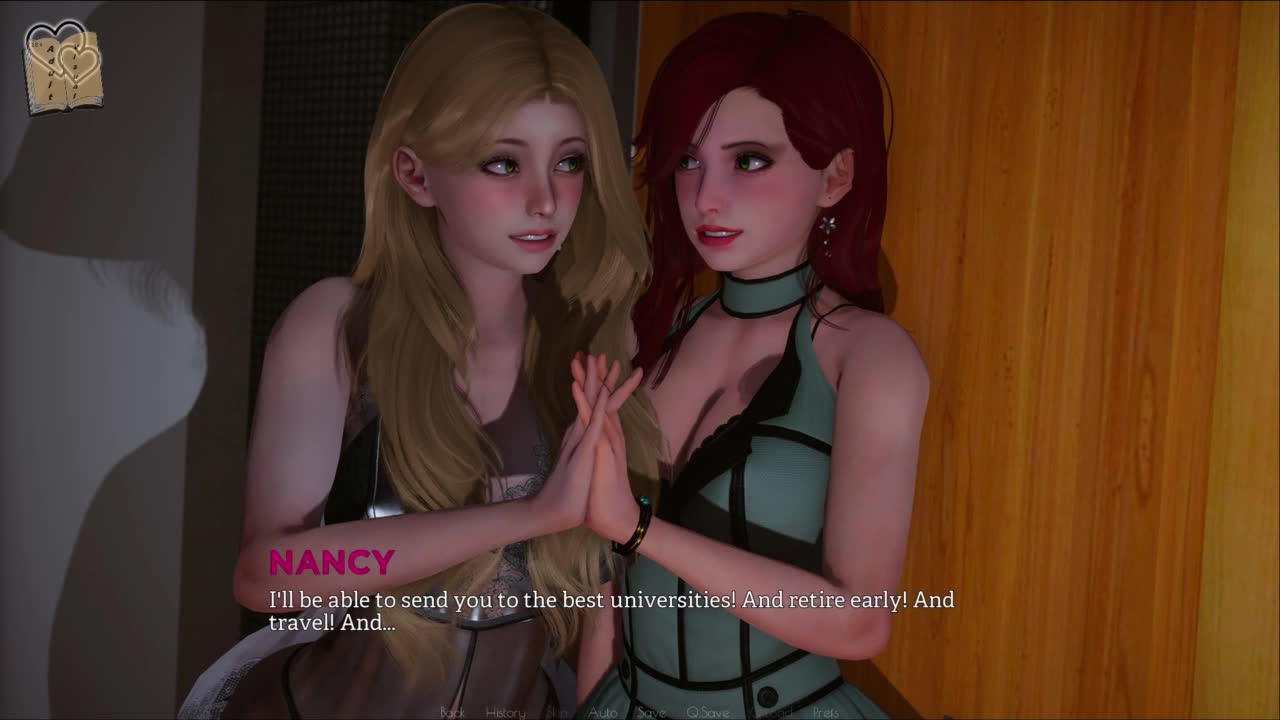Viewport: 1280px width, 720px height.
Task: Activate Skip in the quick menu
Action: coord(557,712)
